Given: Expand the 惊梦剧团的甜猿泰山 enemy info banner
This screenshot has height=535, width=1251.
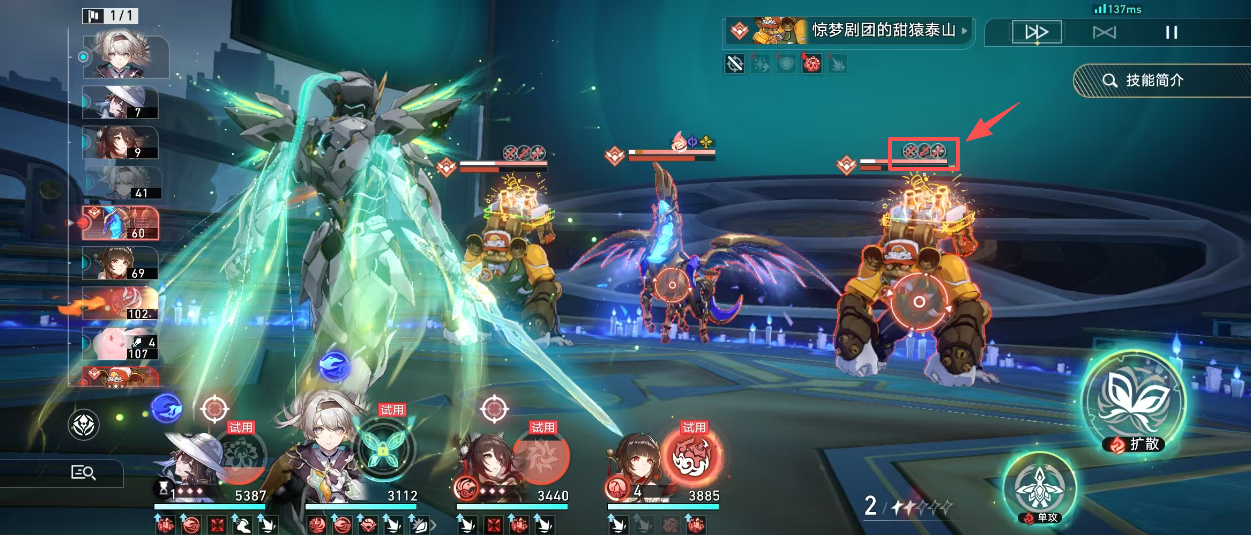Looking at the screenshot, I should click(848, 31).
